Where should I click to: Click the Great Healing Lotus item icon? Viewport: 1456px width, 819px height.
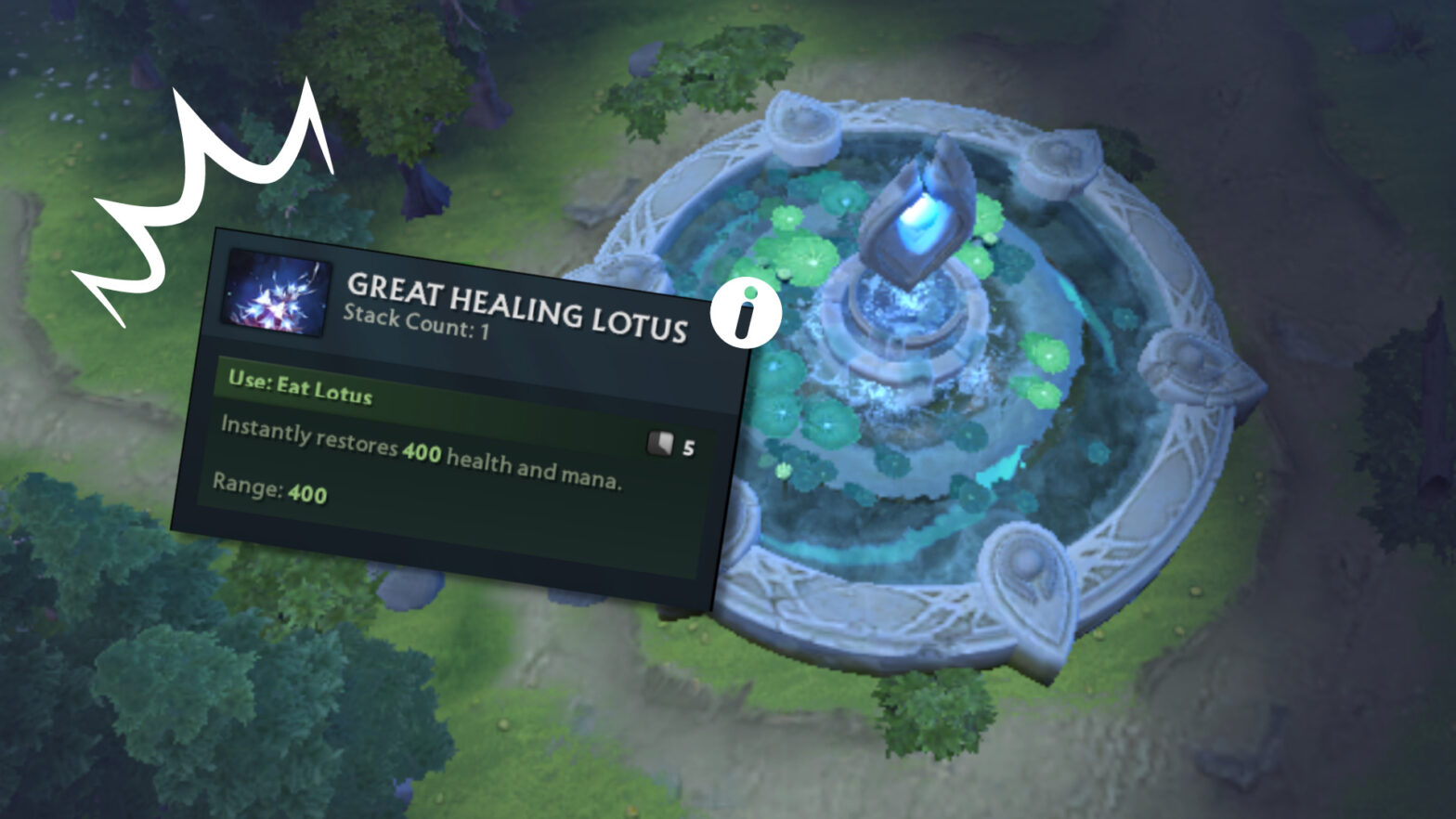click(x=277, y=292)
